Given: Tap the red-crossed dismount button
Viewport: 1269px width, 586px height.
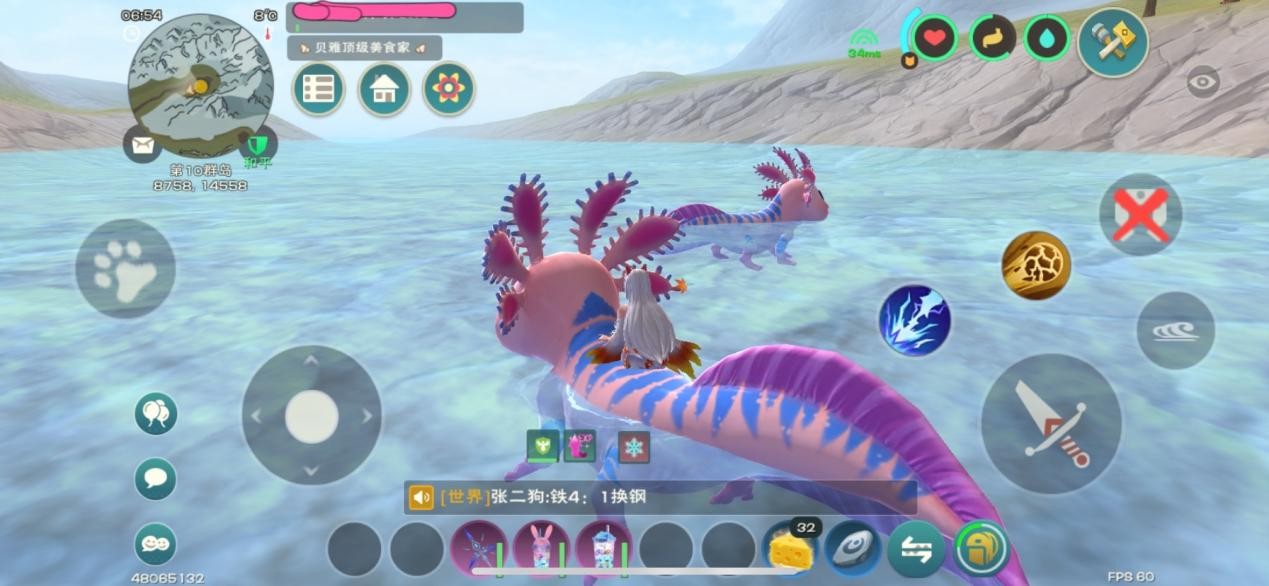Looking at the screenshot, I should [1140, 214].
